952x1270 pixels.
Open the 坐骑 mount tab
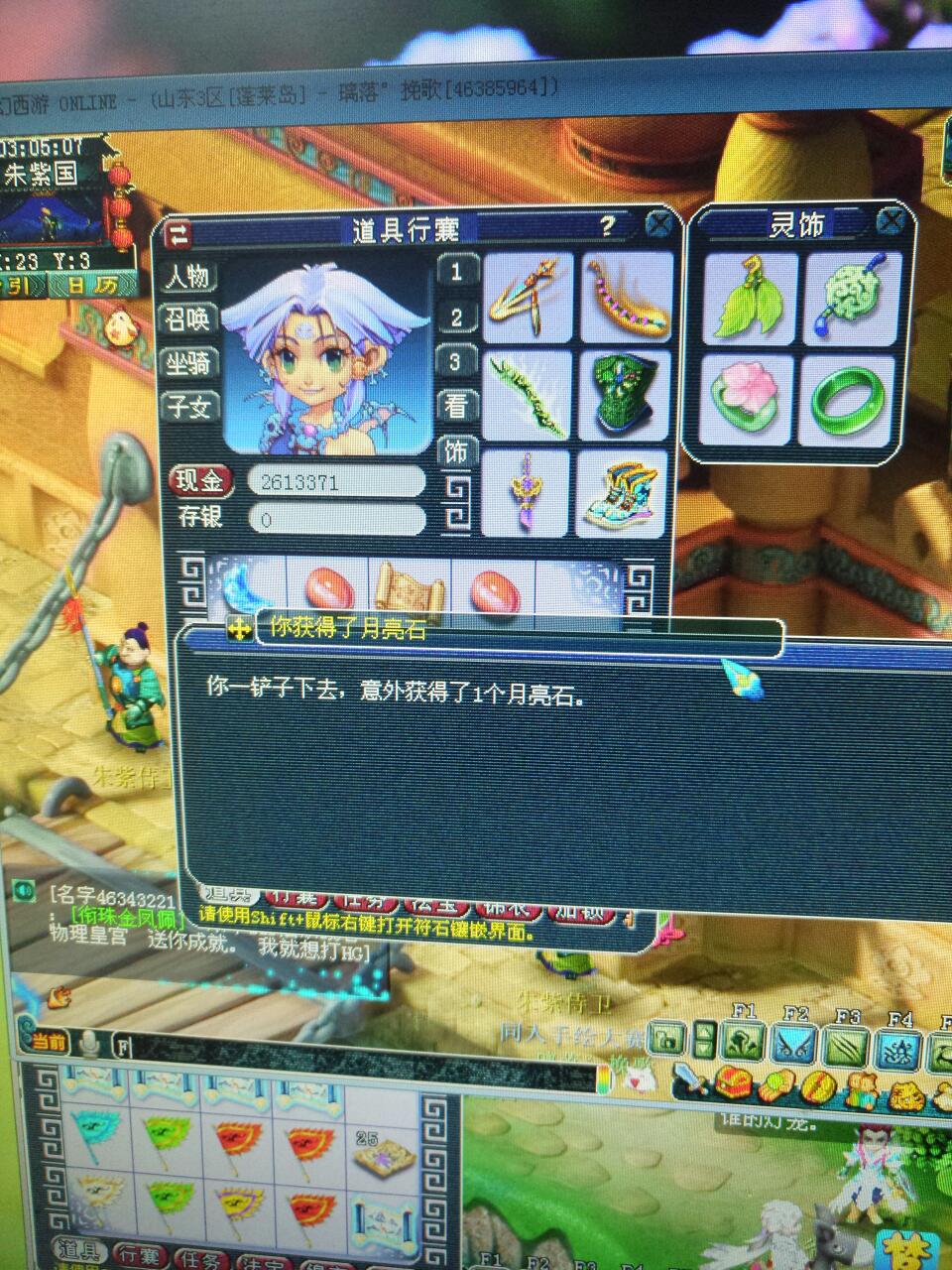pos(190,362)
